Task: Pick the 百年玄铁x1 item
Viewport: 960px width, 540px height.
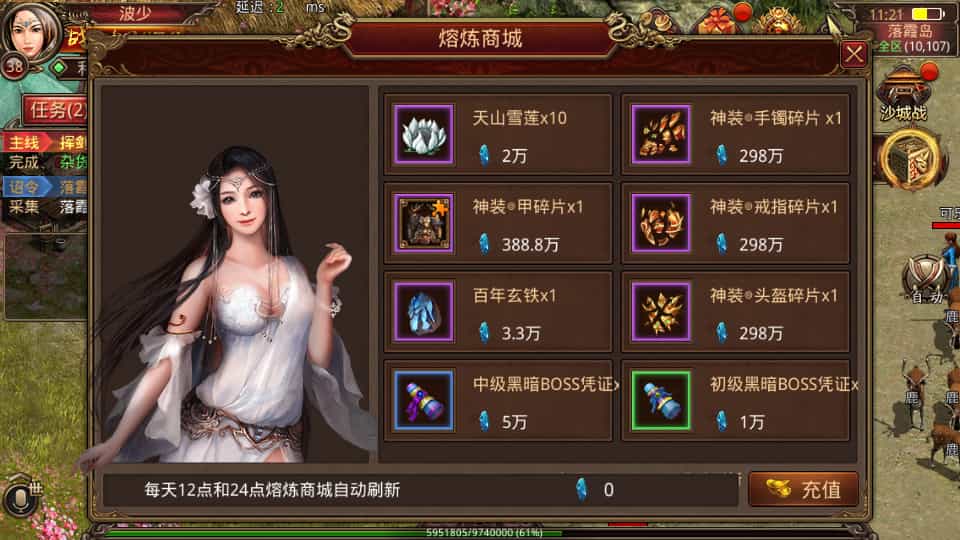Action: pyautogui.click(x=498, y=312)
